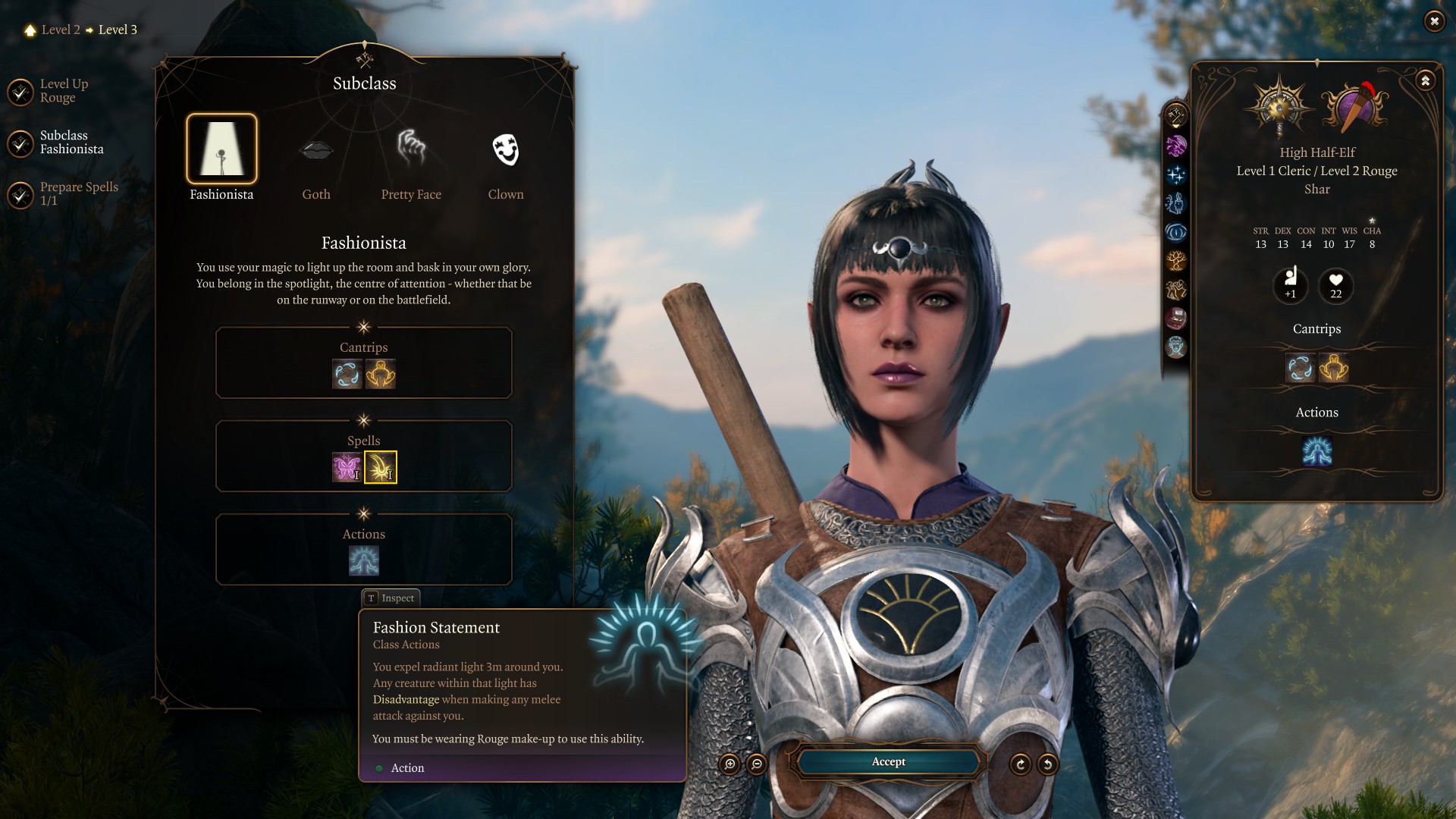Choose the Goth subclass
Viewport: 1456px width, 819px height.
[316, 149]
